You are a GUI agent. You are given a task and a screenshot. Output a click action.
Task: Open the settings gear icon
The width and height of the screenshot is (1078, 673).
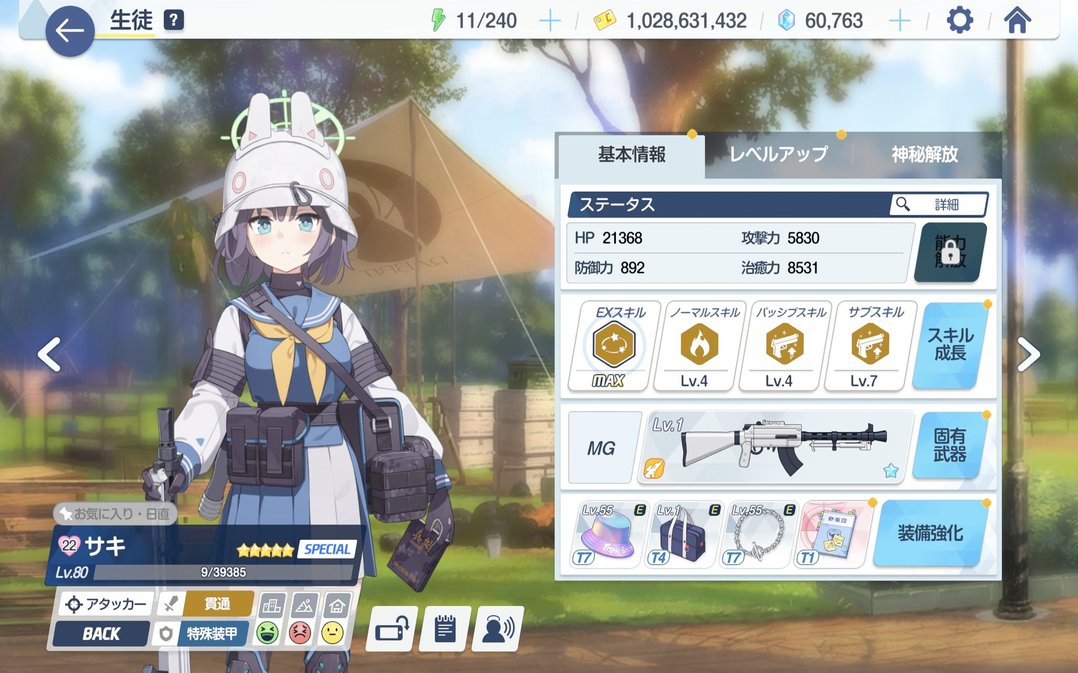(x=959, y=21)
